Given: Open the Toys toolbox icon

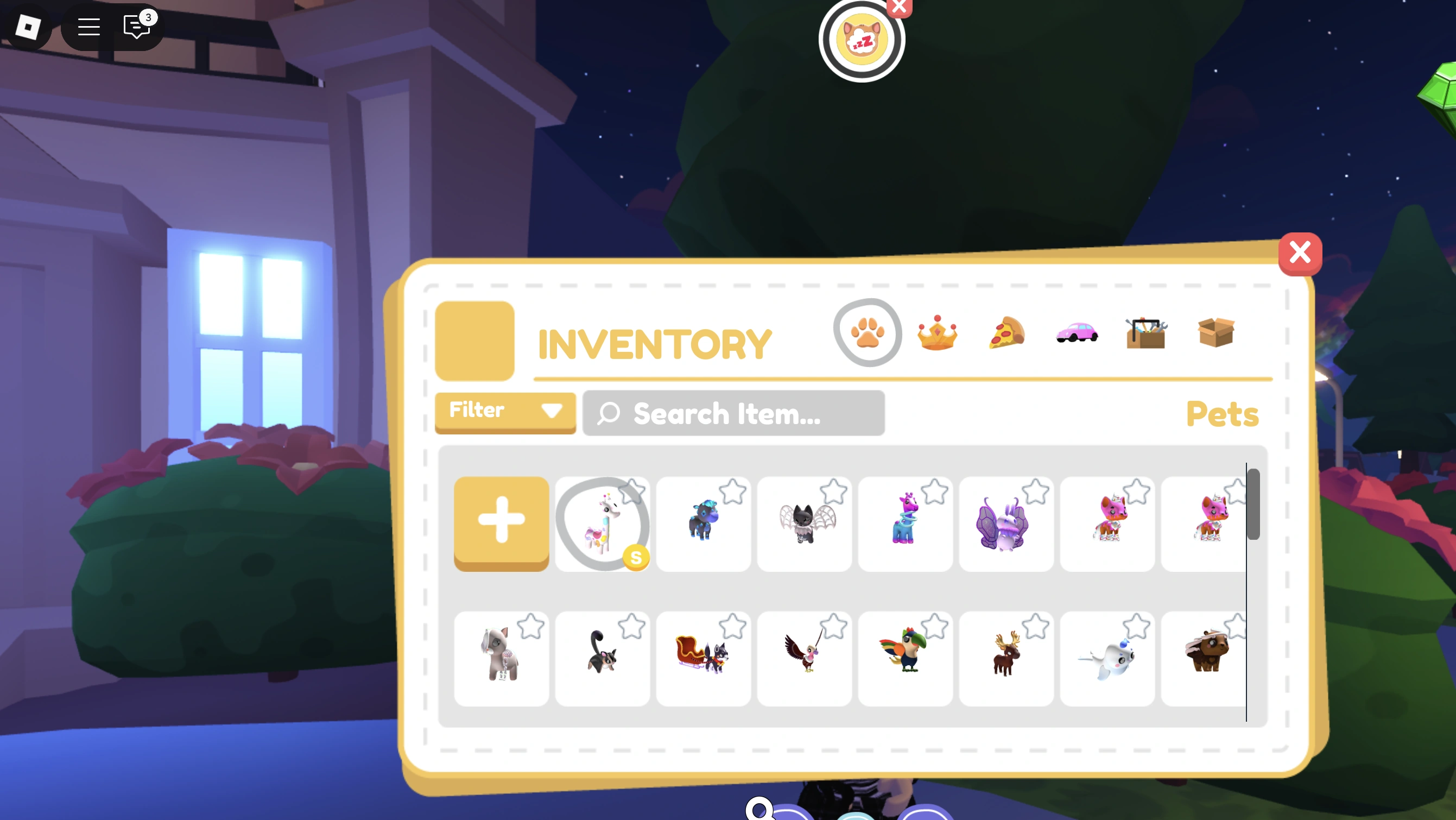Looking at the screenshot, I should coord(1145,333).
